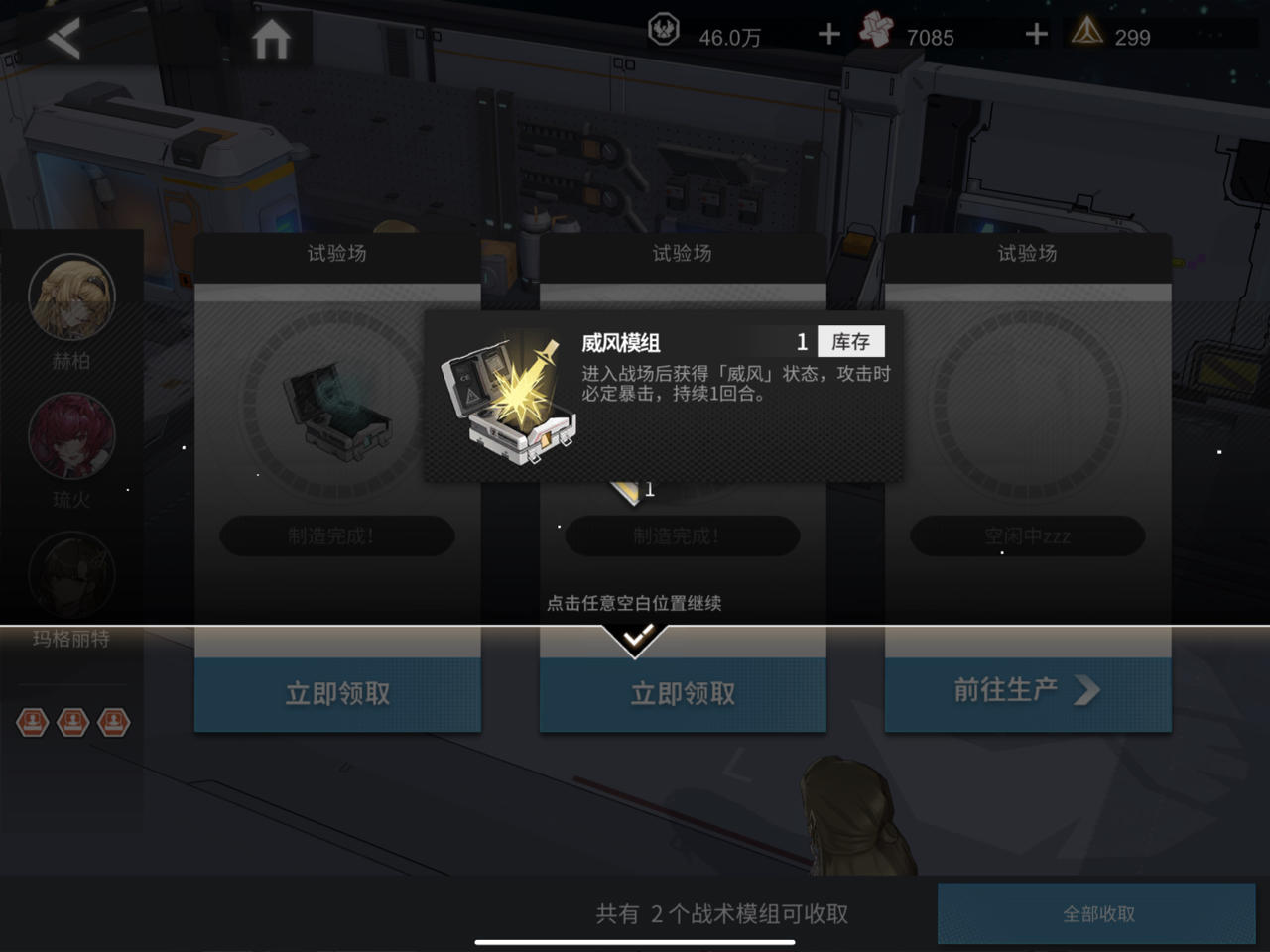The height and width of the screenshot is (952, 1270).
Task: Click the plus sign next to 7085
Action: tap(1035, 33)
